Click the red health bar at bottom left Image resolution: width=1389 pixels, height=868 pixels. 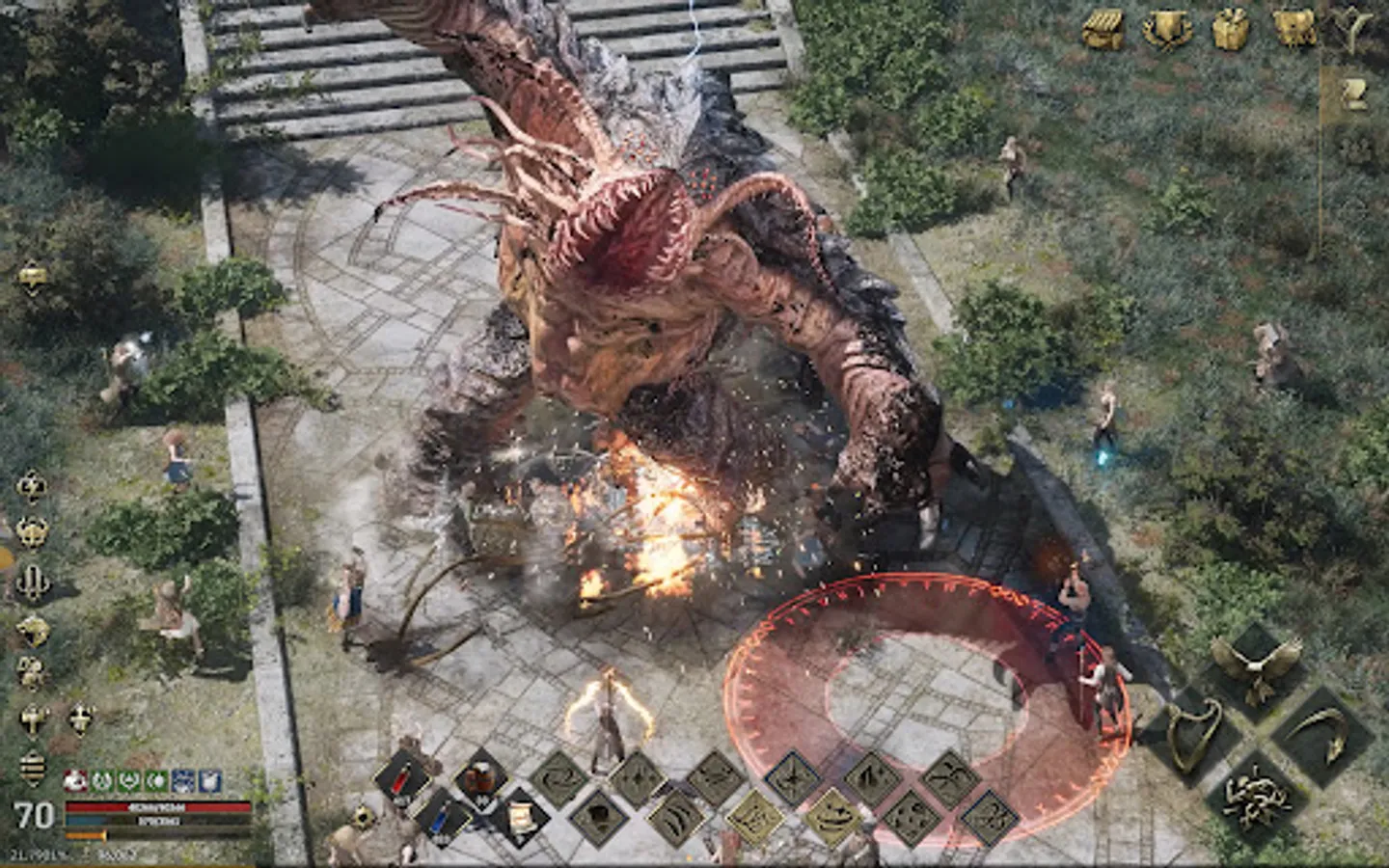(154, 808)
